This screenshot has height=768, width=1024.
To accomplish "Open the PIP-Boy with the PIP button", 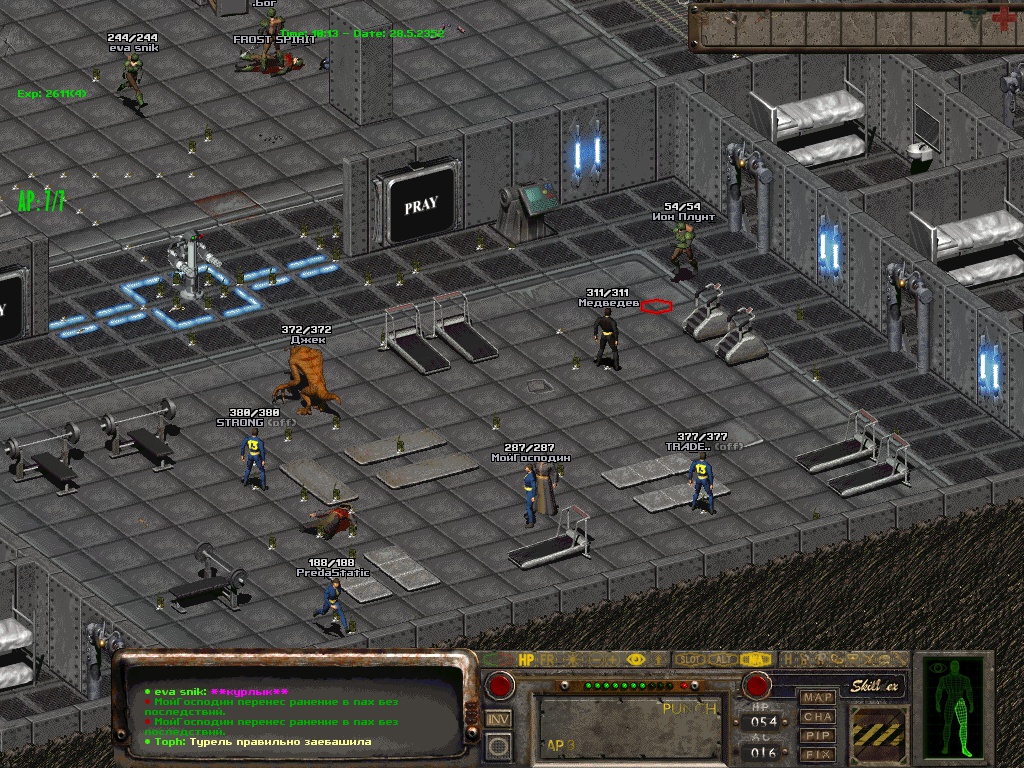I will pyautogui.click(x=818, y=735).
